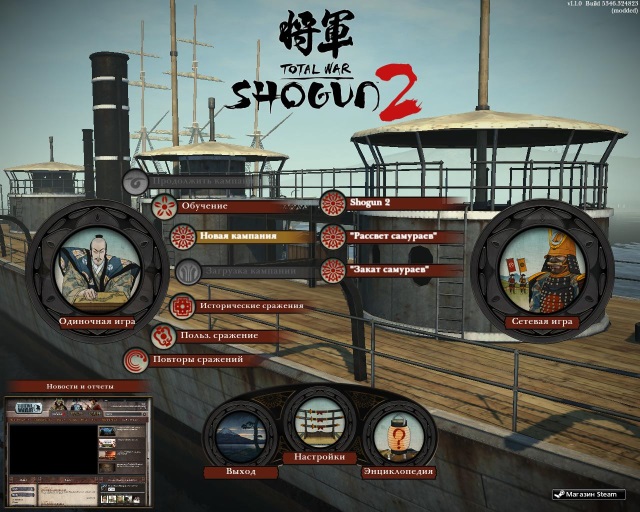Open Исторические сражения battles

point(236,306)
